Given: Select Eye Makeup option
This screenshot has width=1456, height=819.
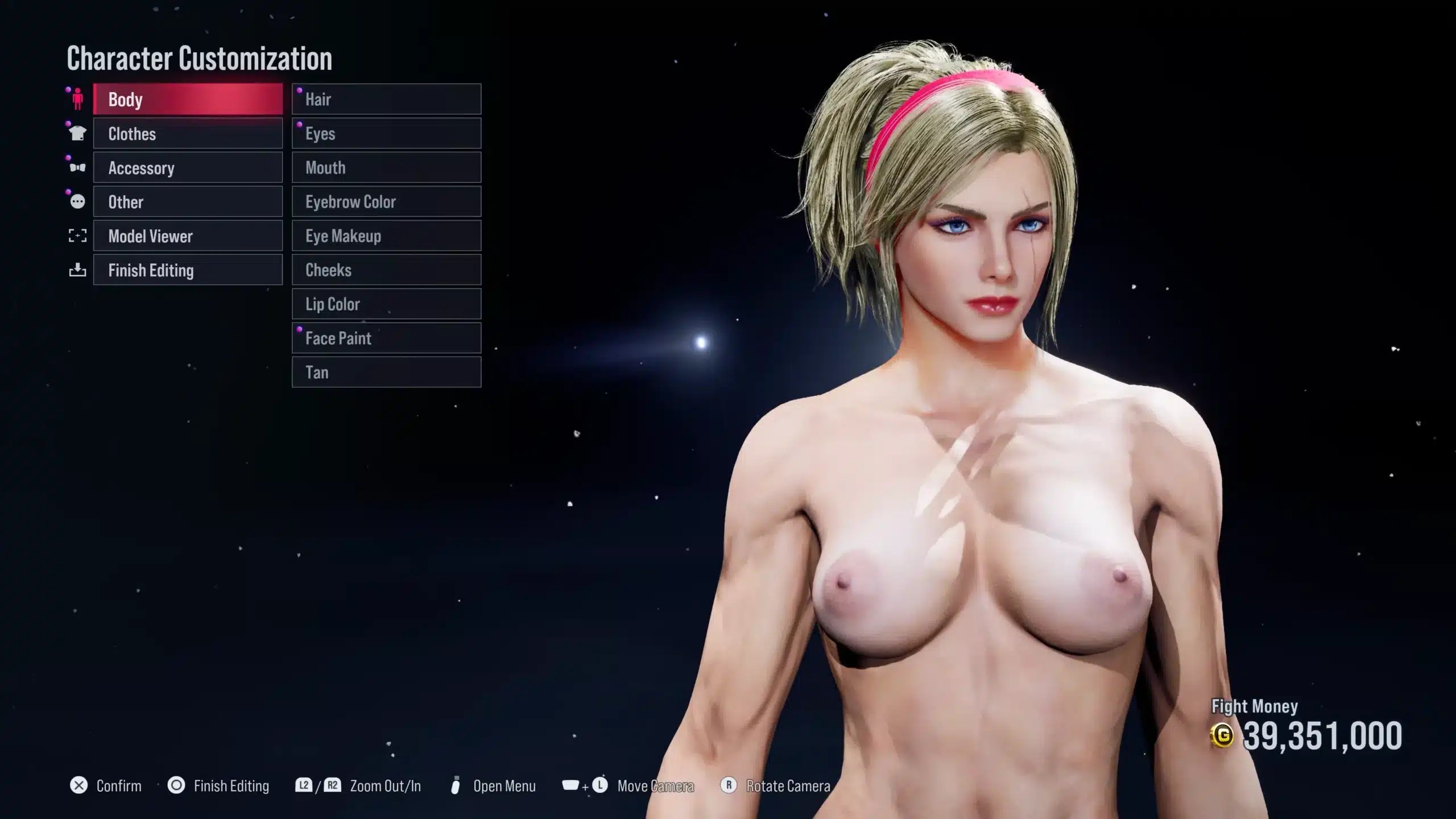Looking at the screenshot, I should [386, 236].
